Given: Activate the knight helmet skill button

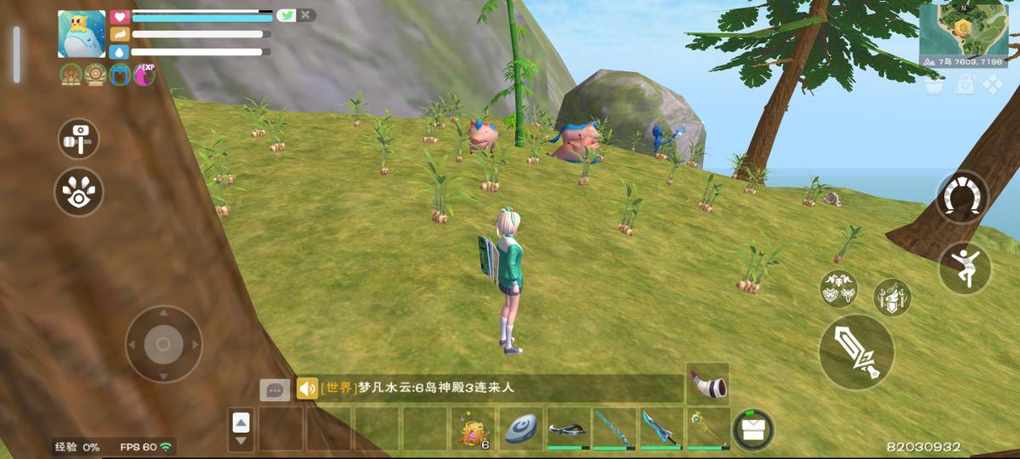Looking at the screenshot, I should [x=891, y=296].
